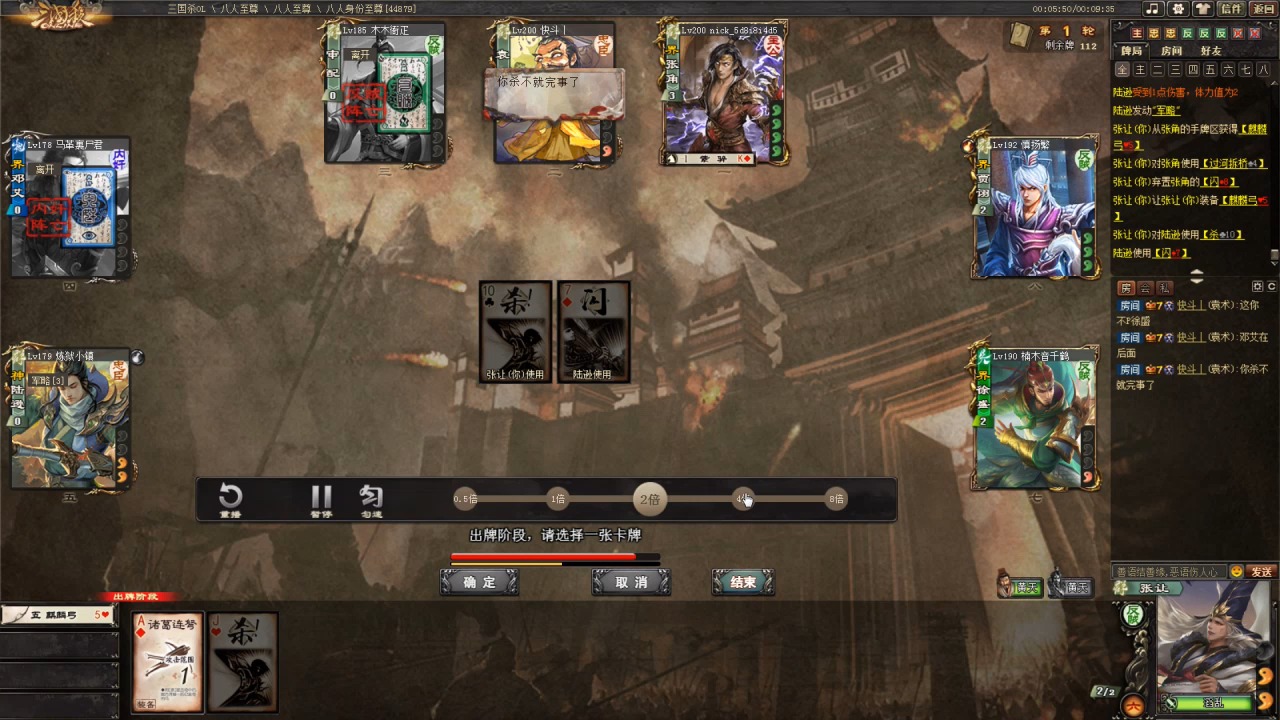
Task: Set replay speed to 8倍
Action: tap(836, 499)
